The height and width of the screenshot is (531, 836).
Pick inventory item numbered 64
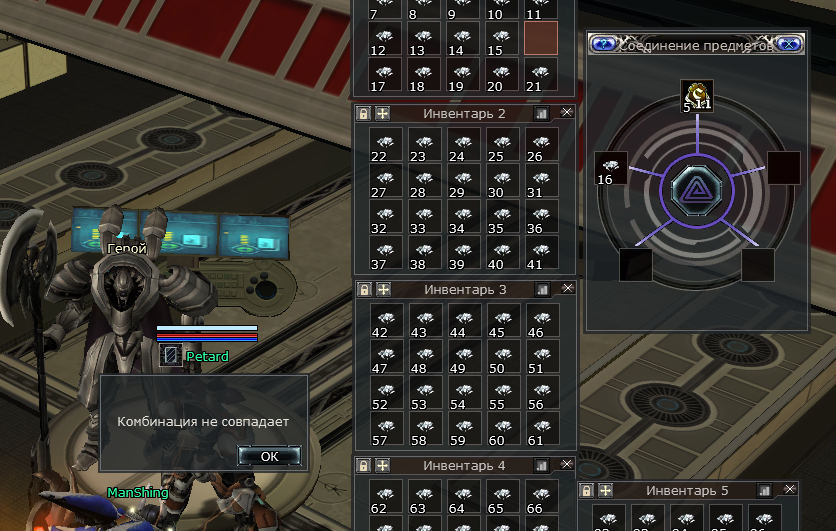(x=463, y=497)
